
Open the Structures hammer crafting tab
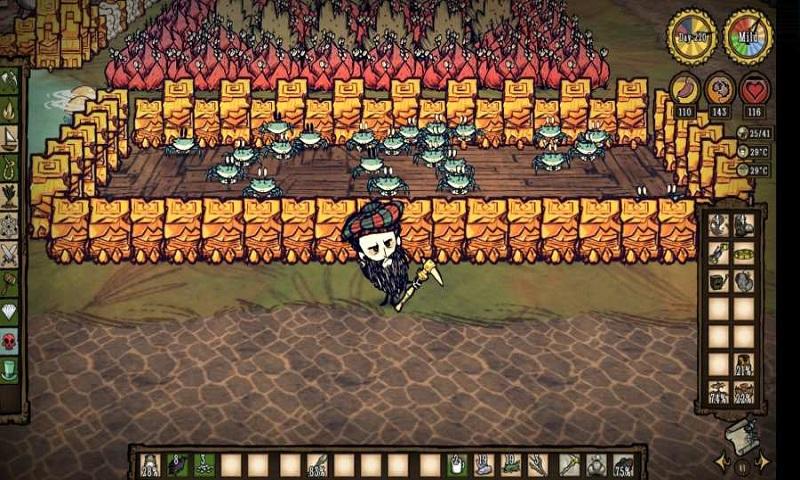click(x=12, y=283)
